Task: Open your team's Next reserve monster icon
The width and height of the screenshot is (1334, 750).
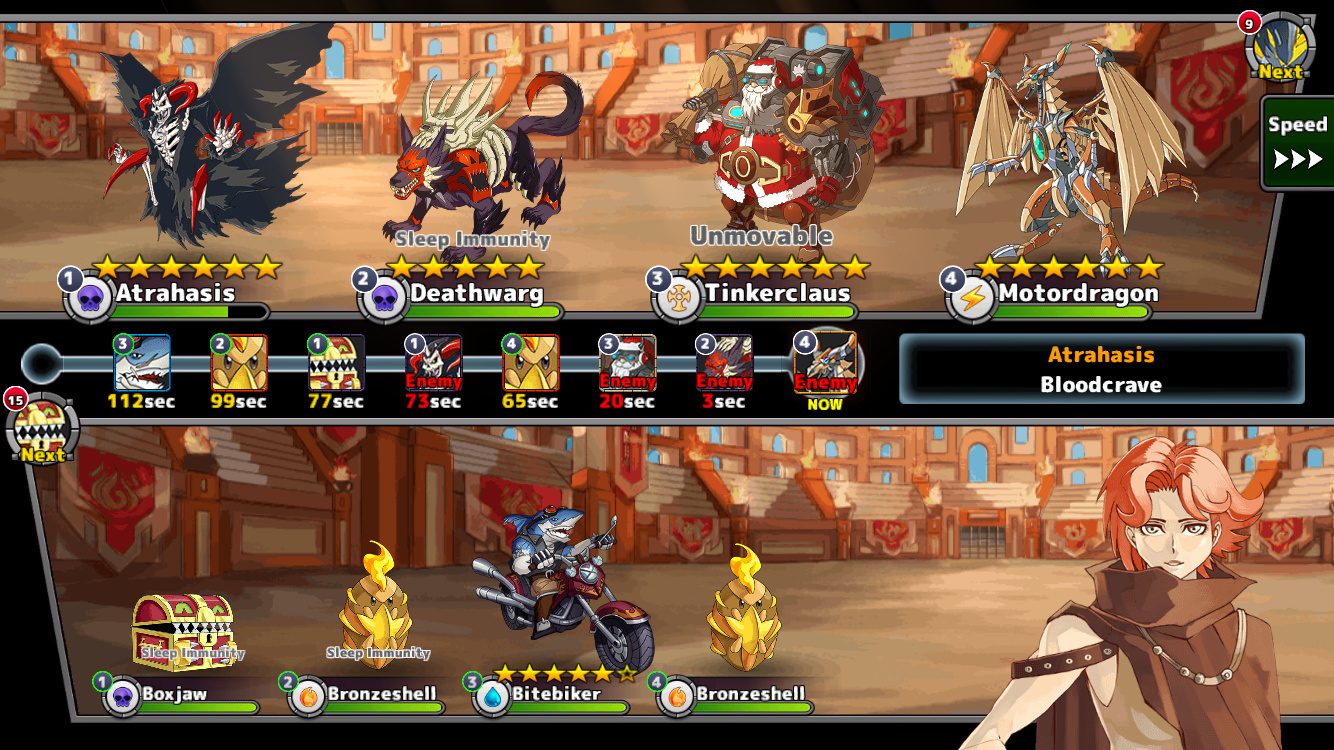Action: [x=42, y=430]
